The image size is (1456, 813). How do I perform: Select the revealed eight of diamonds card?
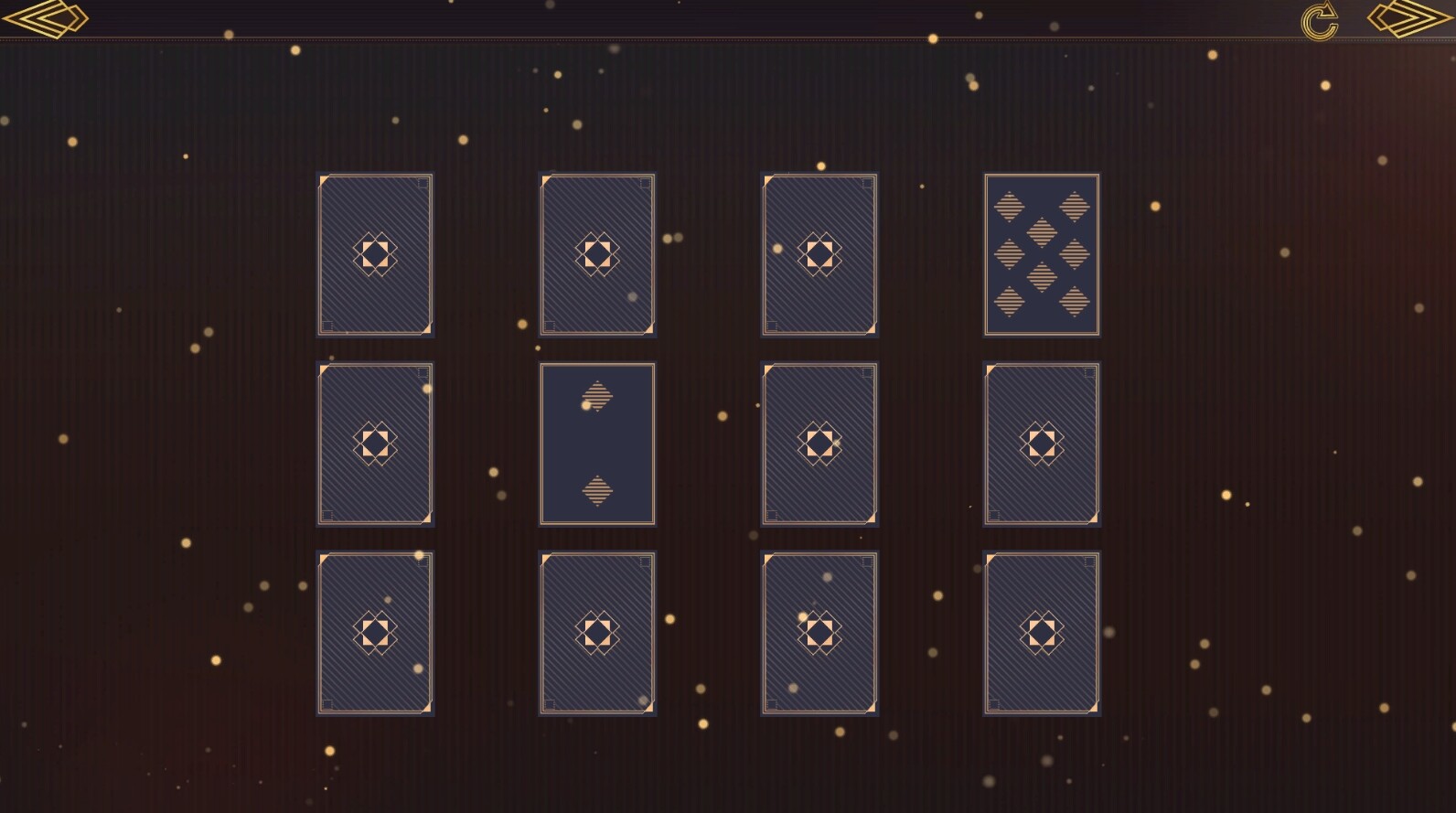click(x=1041, y=254)
